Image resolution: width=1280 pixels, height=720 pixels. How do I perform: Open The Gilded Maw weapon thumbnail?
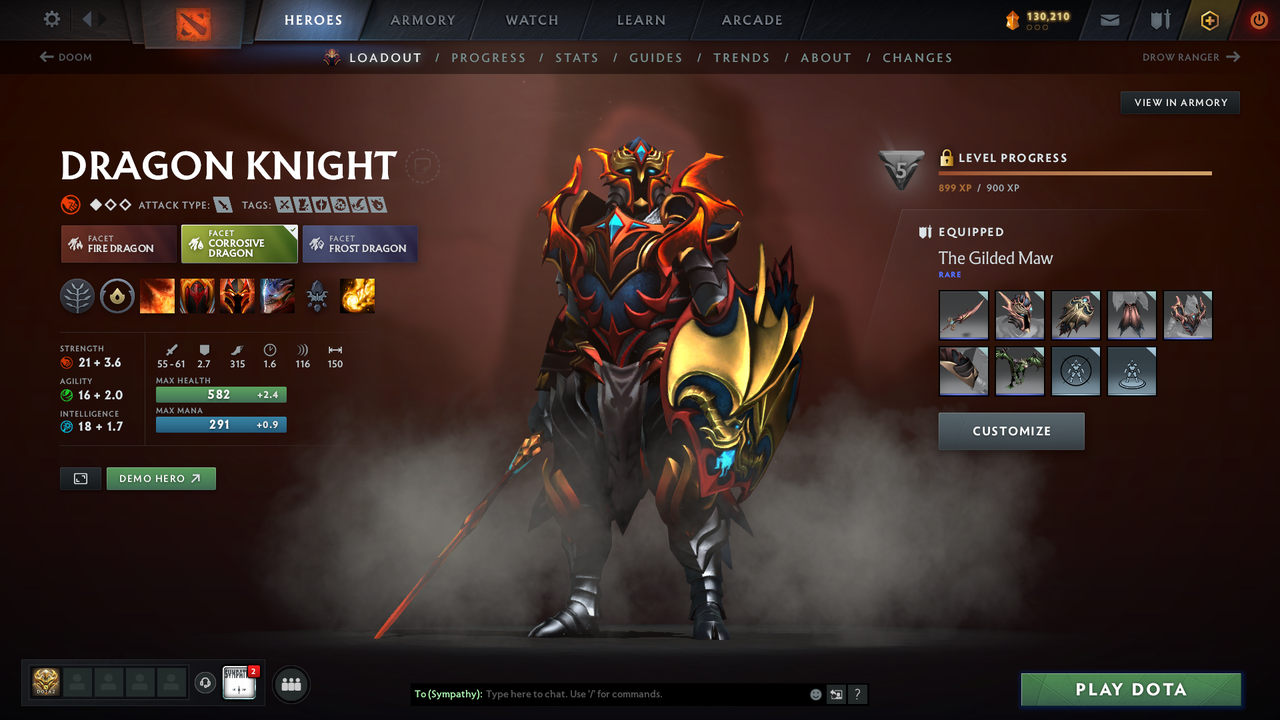(963, 314)
